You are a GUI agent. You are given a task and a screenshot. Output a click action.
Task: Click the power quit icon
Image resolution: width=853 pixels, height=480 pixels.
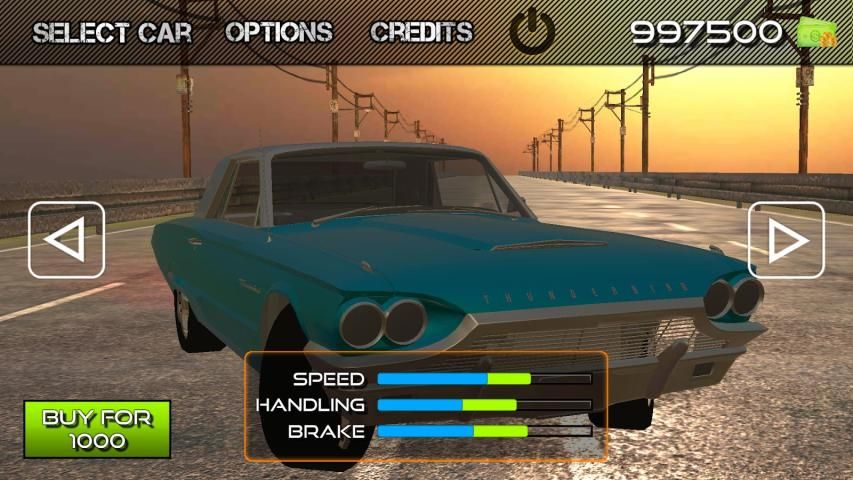pos(532,32)
